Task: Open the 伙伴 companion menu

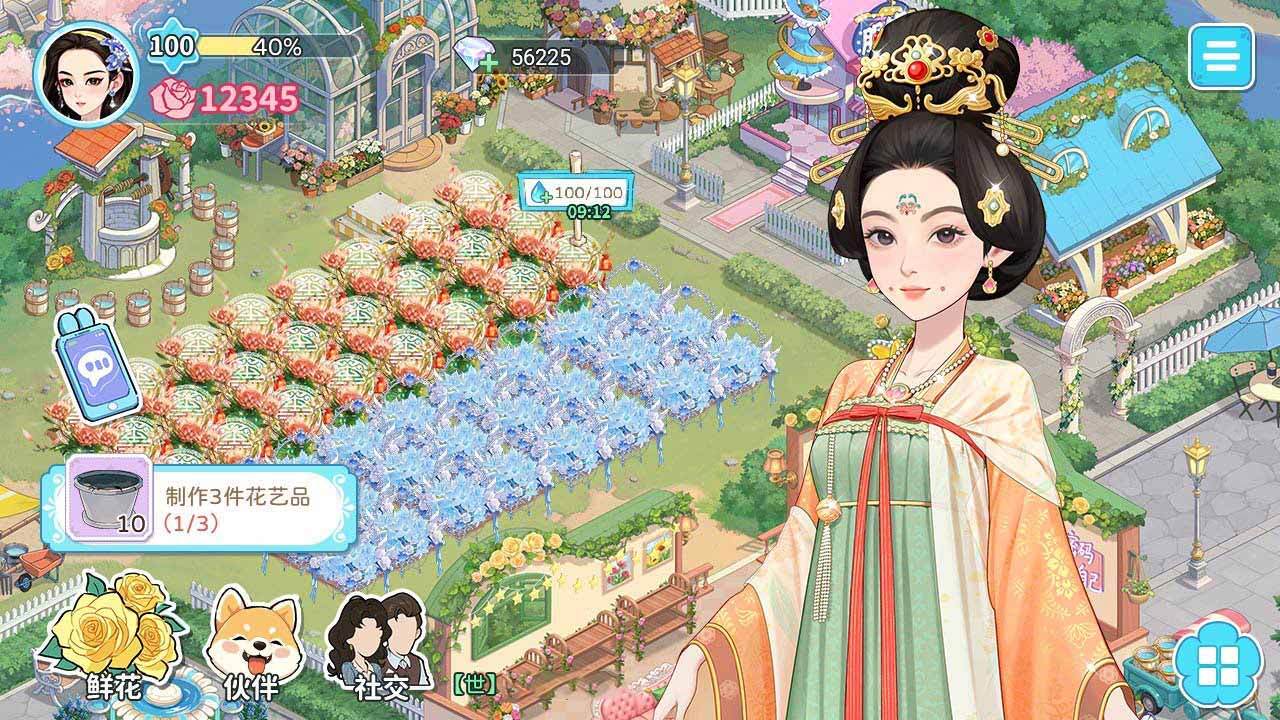Action: click(251, 642)
